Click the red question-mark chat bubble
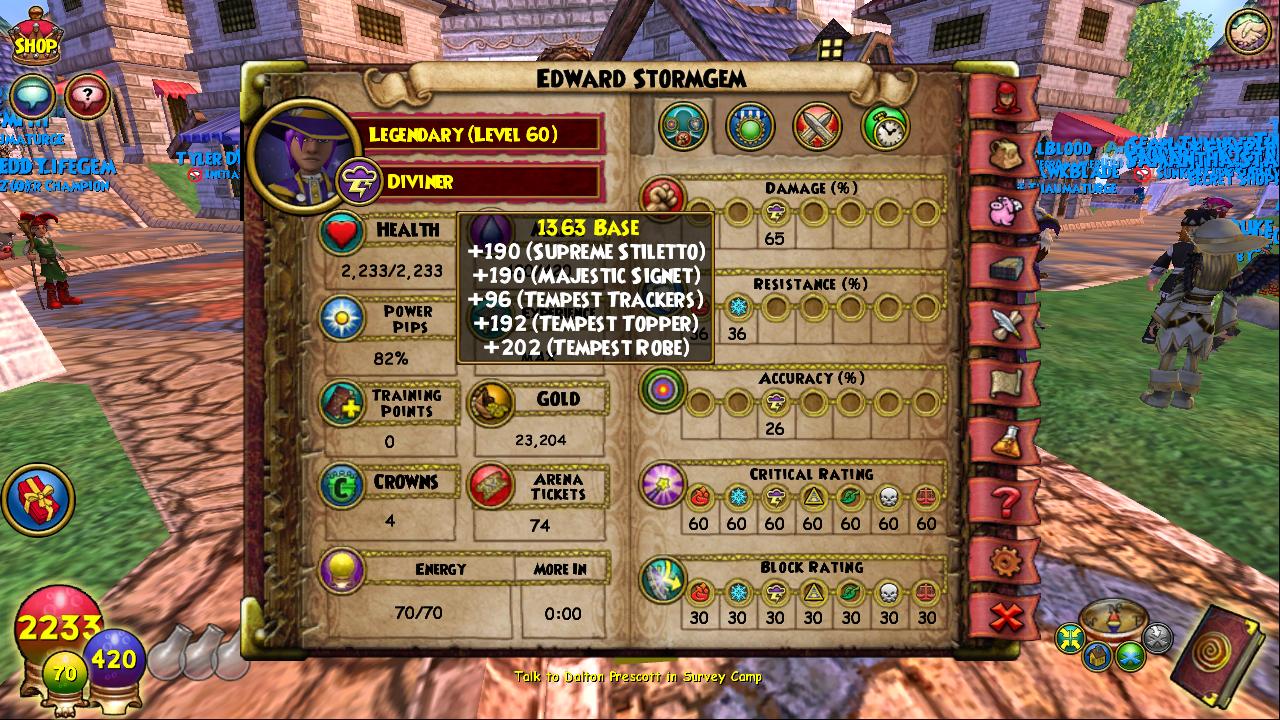The width and height of the screenshot is (1280, 720). point(88,97)
